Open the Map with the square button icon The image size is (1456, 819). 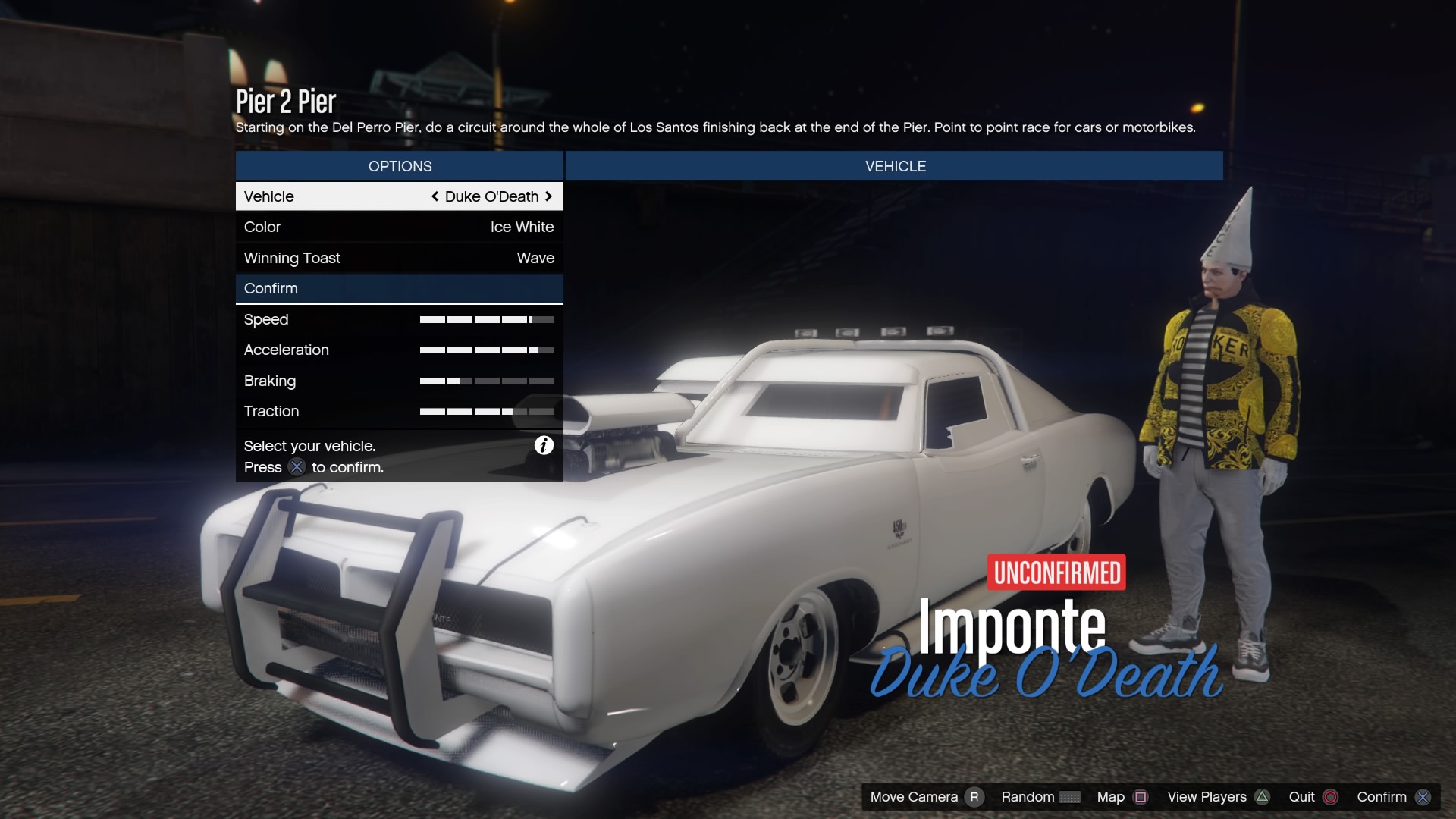(1141, 797)
